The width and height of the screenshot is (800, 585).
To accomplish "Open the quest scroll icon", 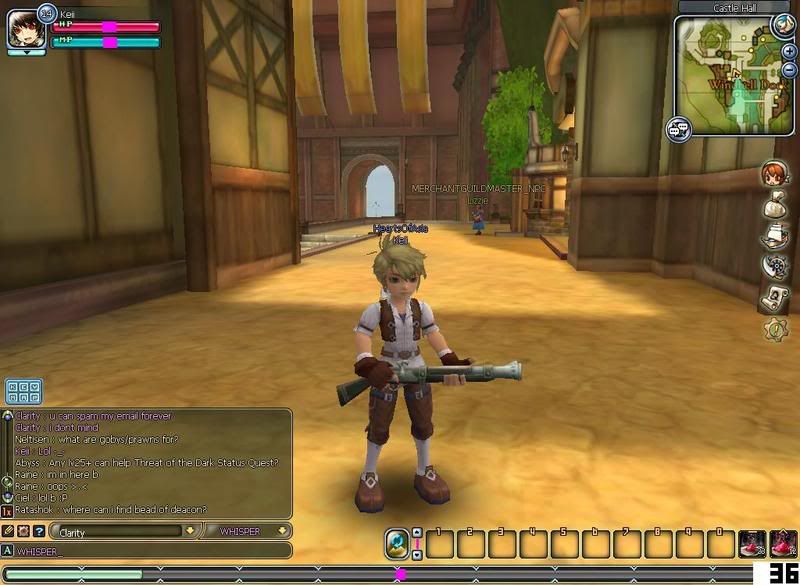I will 775,298.
